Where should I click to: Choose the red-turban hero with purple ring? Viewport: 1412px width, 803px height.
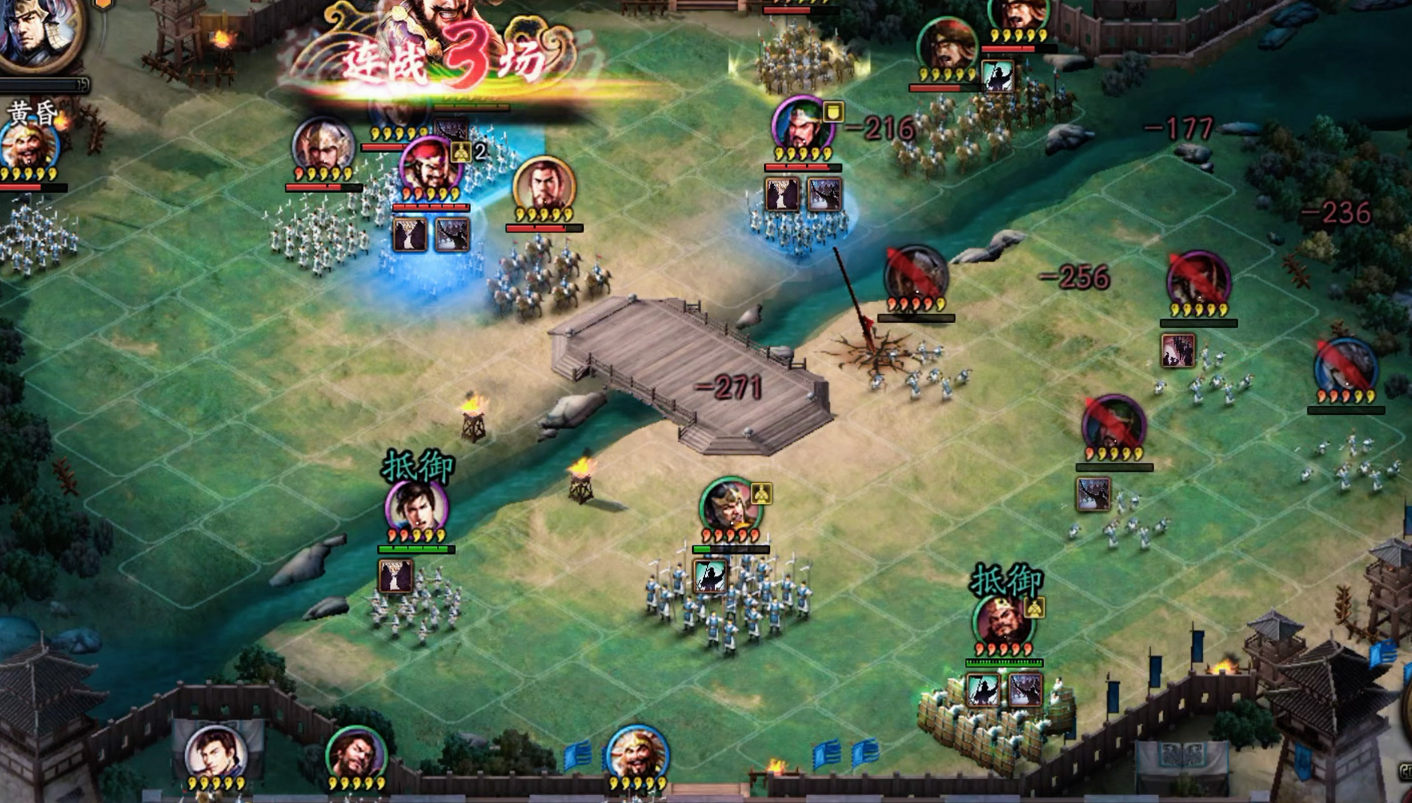[x=430, y=167]
